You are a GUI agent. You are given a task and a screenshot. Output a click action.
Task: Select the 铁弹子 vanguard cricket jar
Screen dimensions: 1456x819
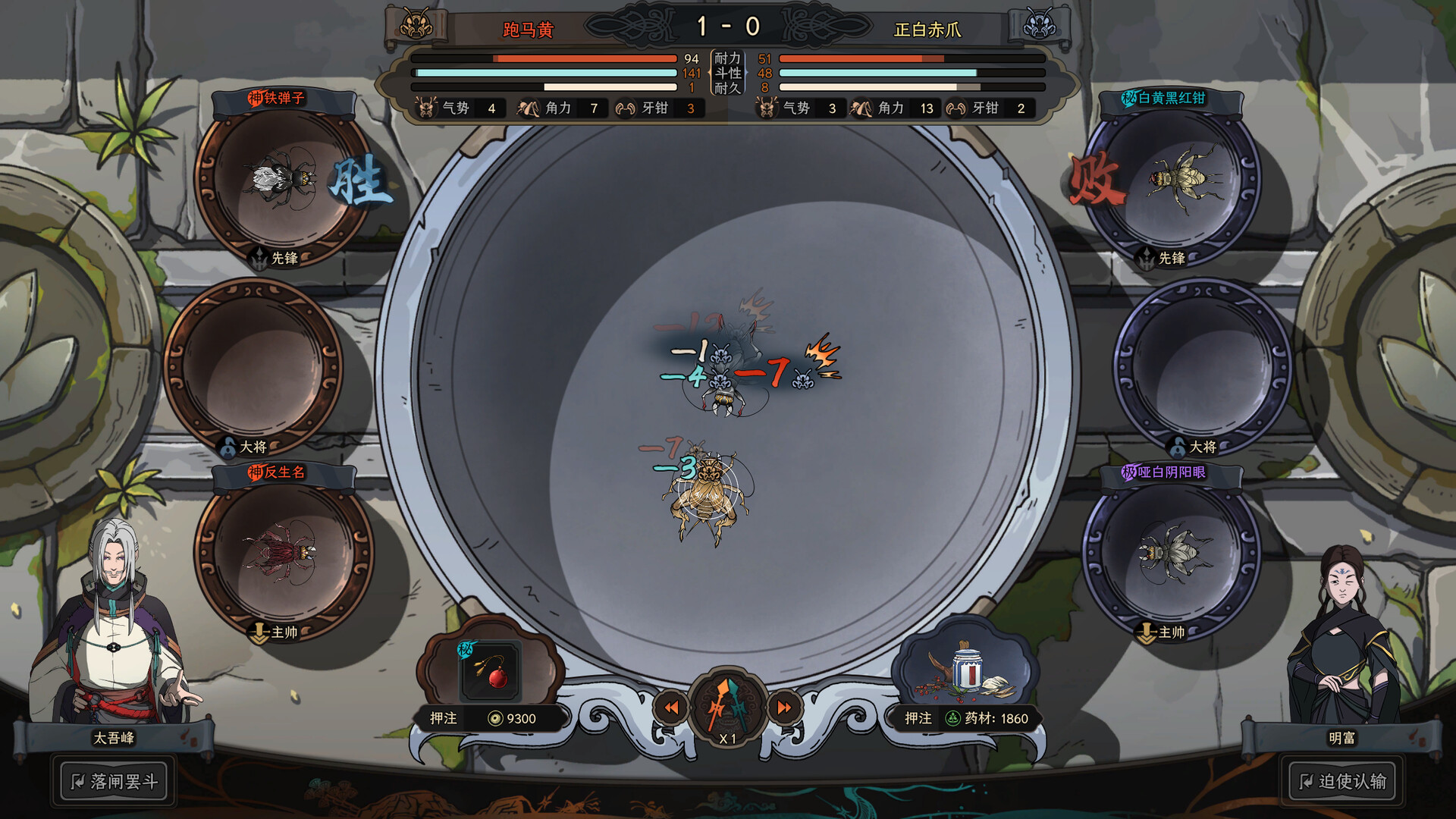[x=282, y=182]
